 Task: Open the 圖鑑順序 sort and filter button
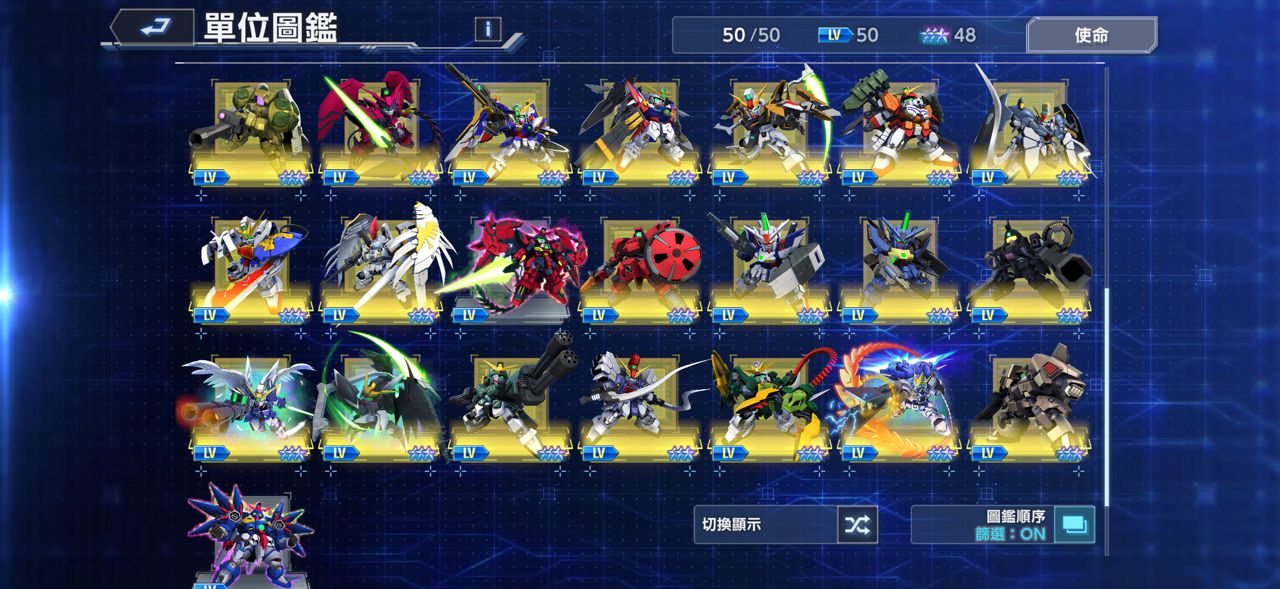click(1074, 524)
